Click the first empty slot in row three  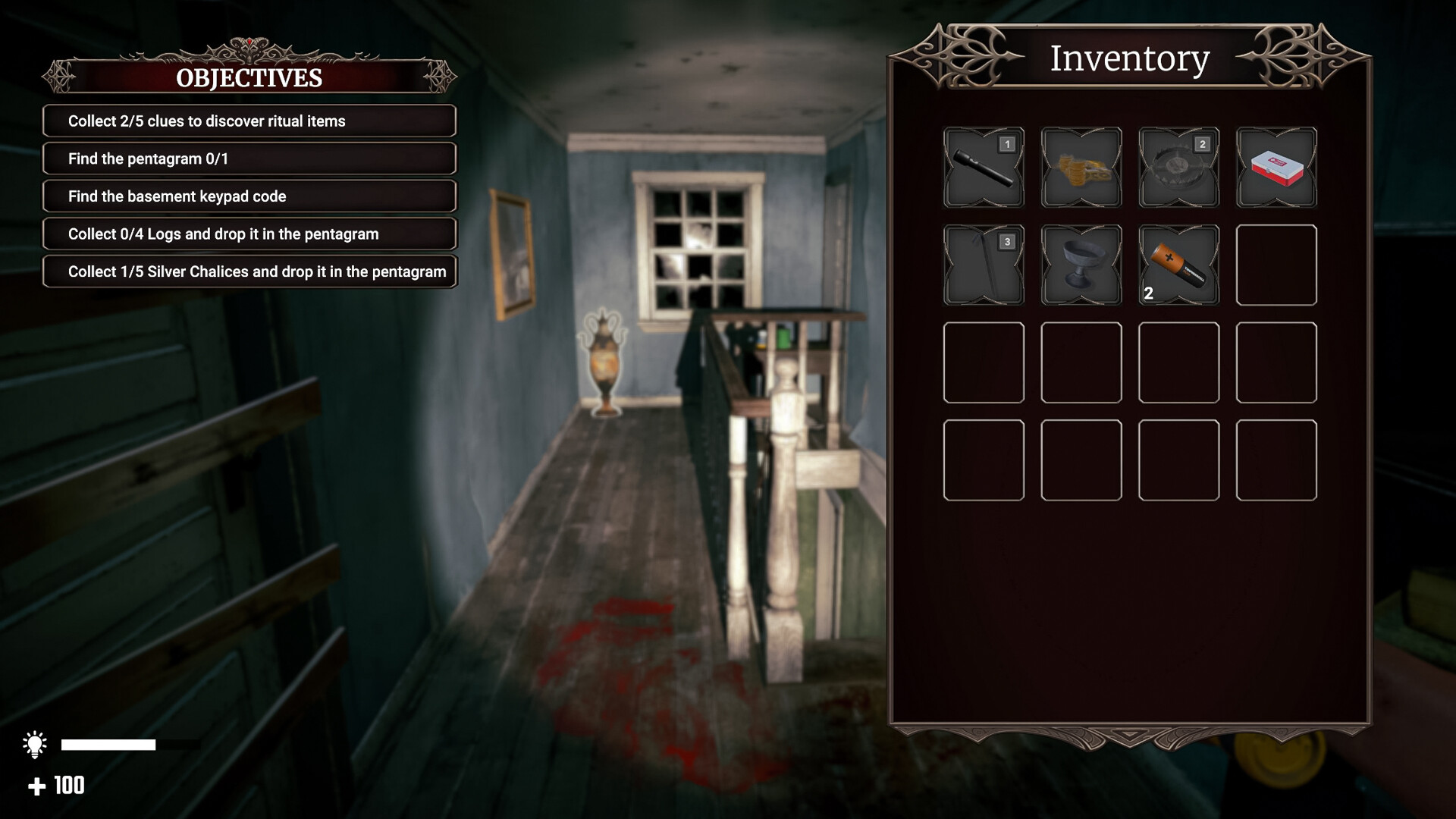click(x=984, y=362)
